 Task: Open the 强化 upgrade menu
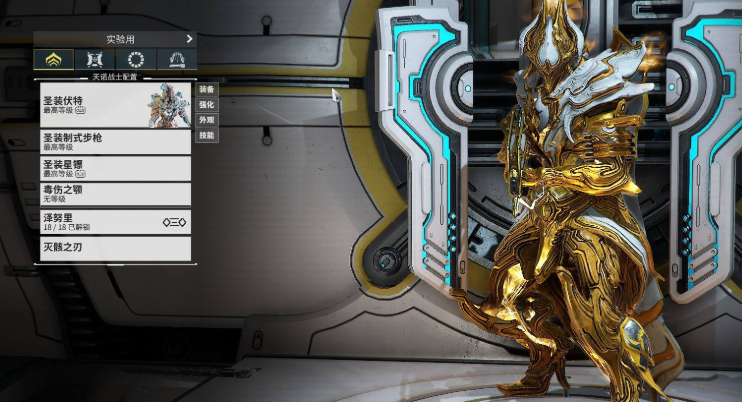206,104
